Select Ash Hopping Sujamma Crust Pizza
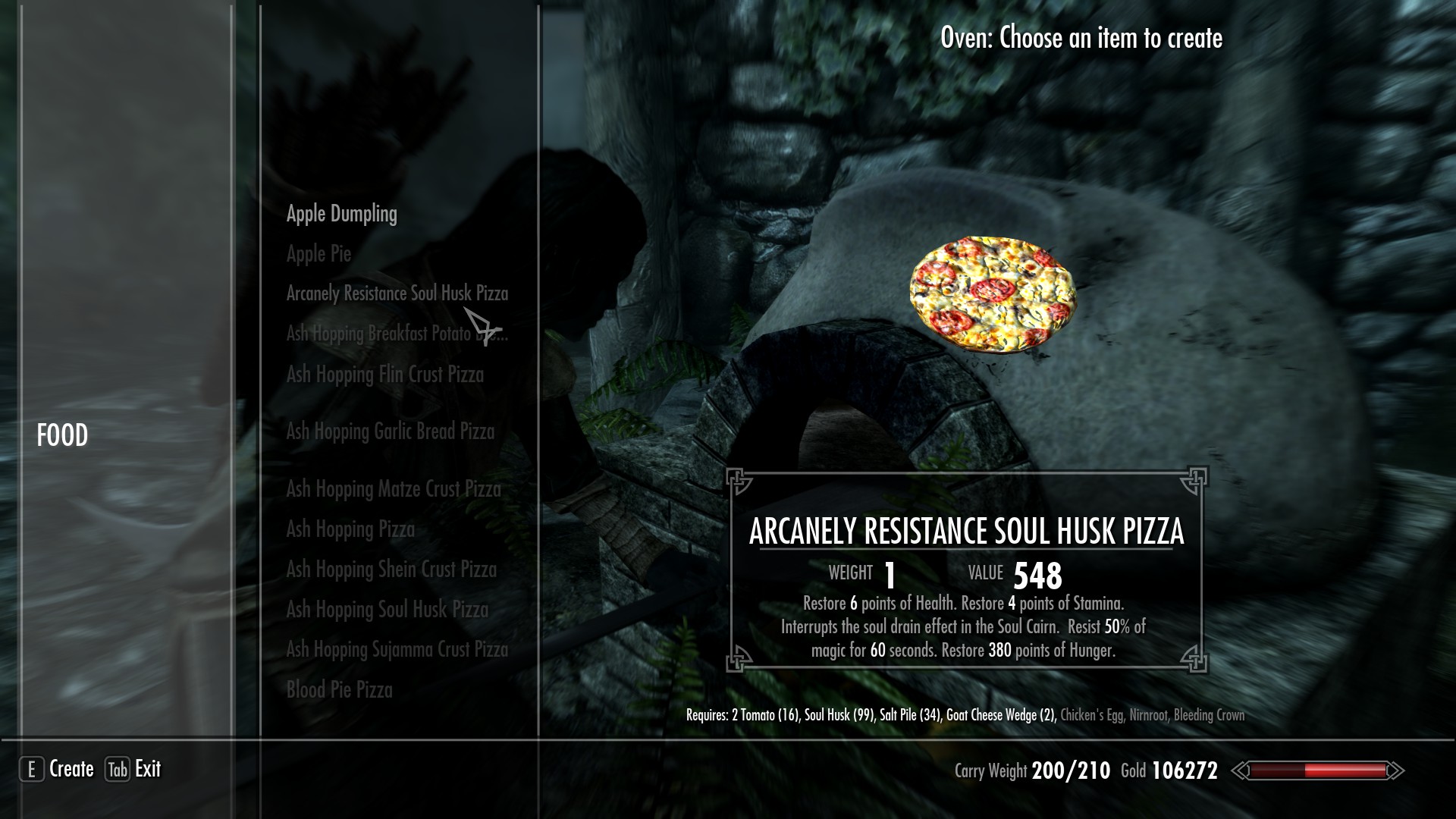 [x=397, y=650]
